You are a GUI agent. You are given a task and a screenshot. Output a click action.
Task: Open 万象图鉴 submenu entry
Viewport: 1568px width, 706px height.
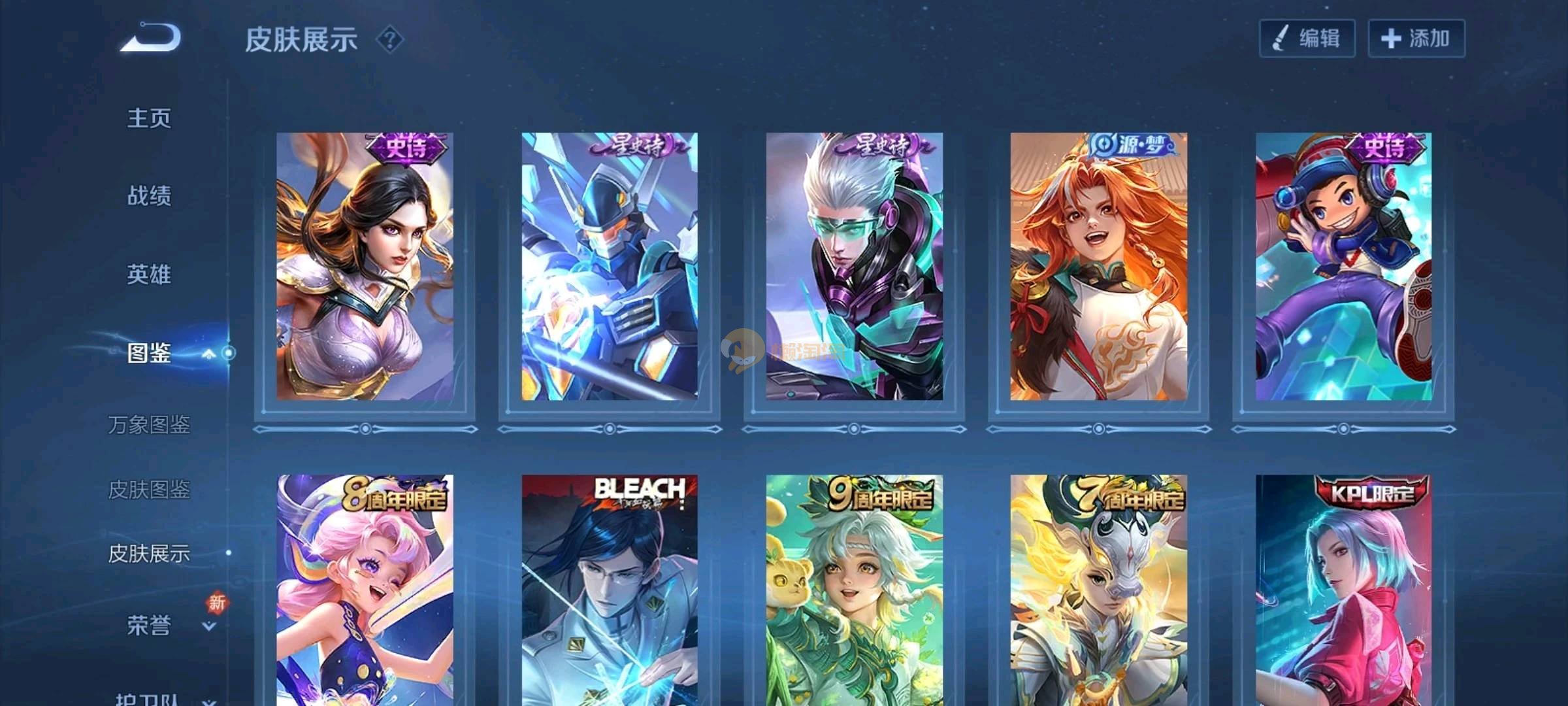[x=149, y=425]
